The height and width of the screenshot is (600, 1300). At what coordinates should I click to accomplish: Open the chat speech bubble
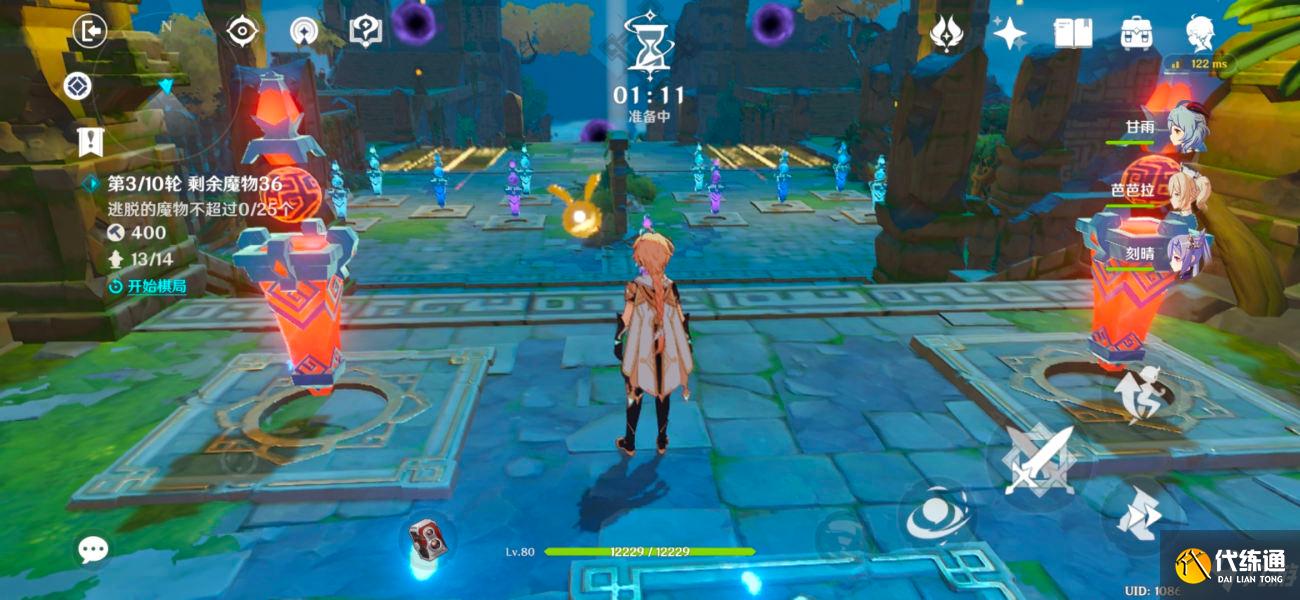pyautogui.click(x=93, y=548)
